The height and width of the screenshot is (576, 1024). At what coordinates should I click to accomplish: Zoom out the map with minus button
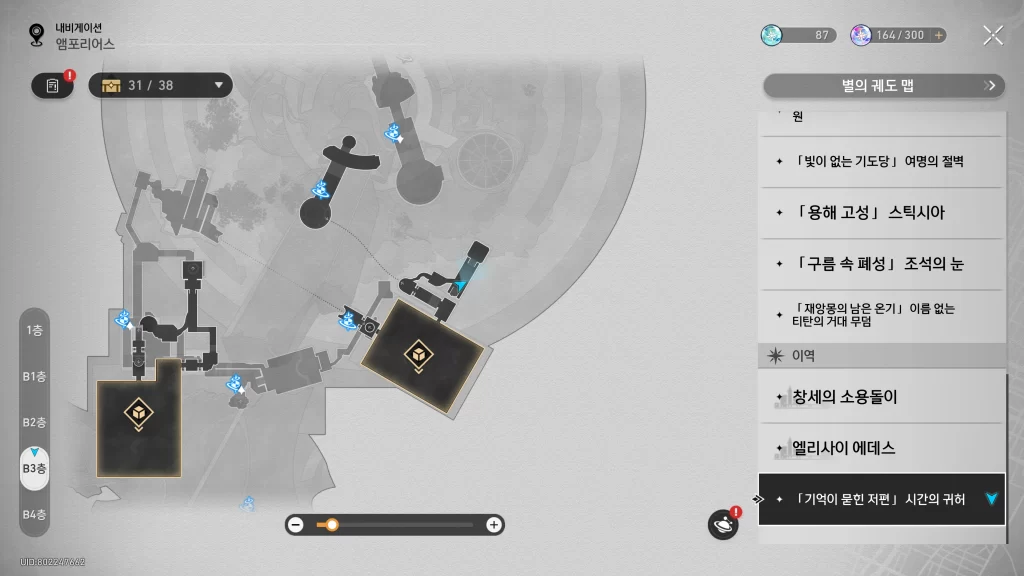coord(295,524)
